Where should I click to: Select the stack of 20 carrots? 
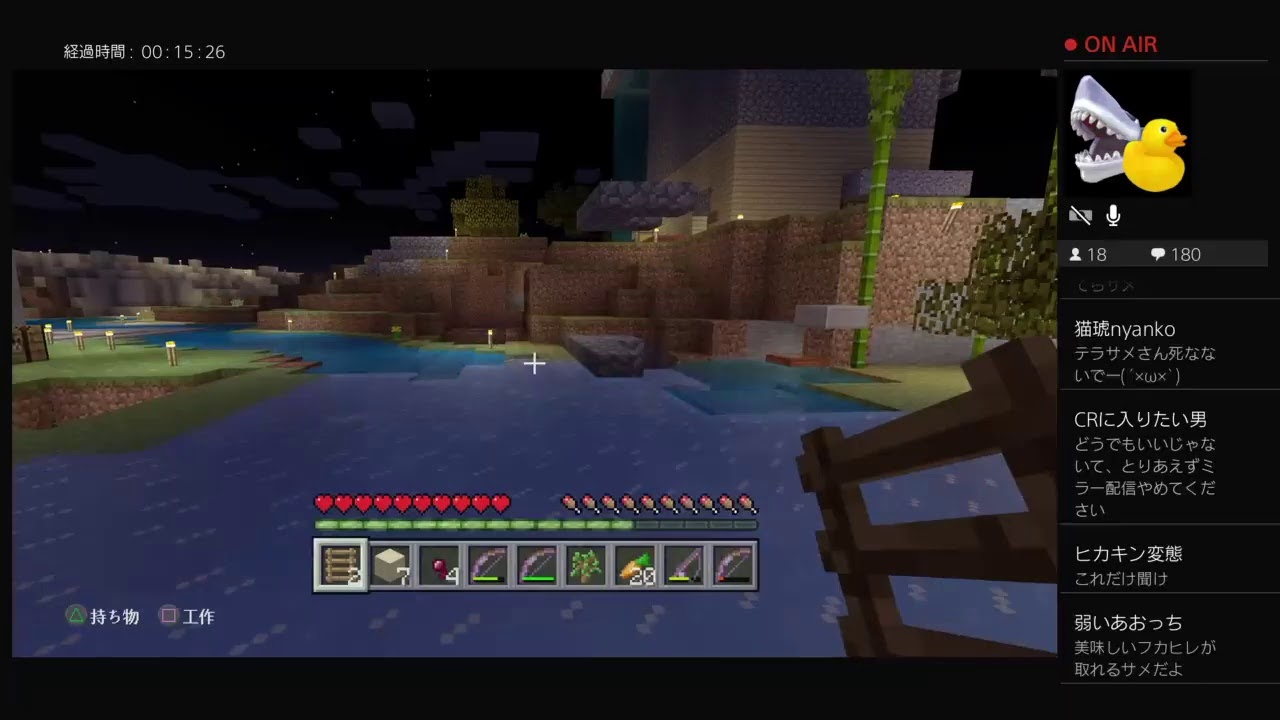(x=637, y=565)
